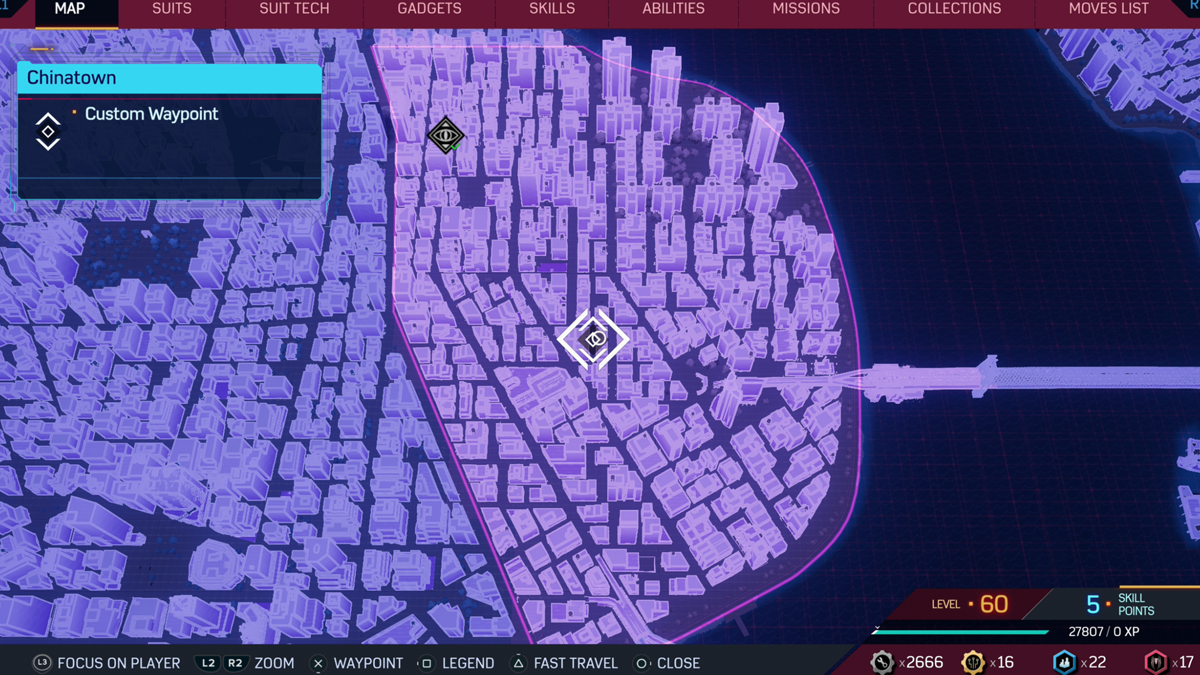Image resolution: width=1200 pixels, height=675 pixels.
Task: Choose the Fast Travel option
Action: click(564, 663)
